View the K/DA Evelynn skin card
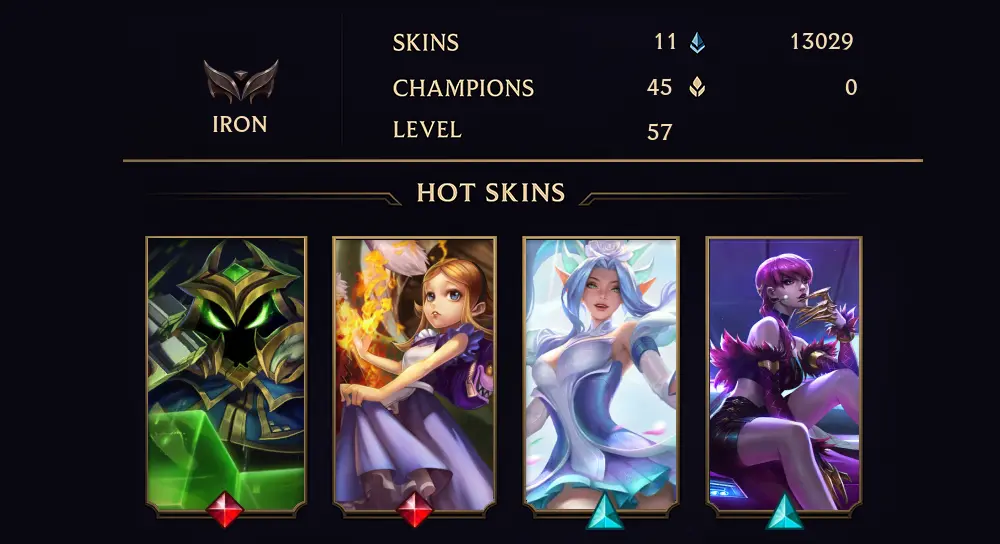Screen dimensions: 1000x544 [784, 375]
